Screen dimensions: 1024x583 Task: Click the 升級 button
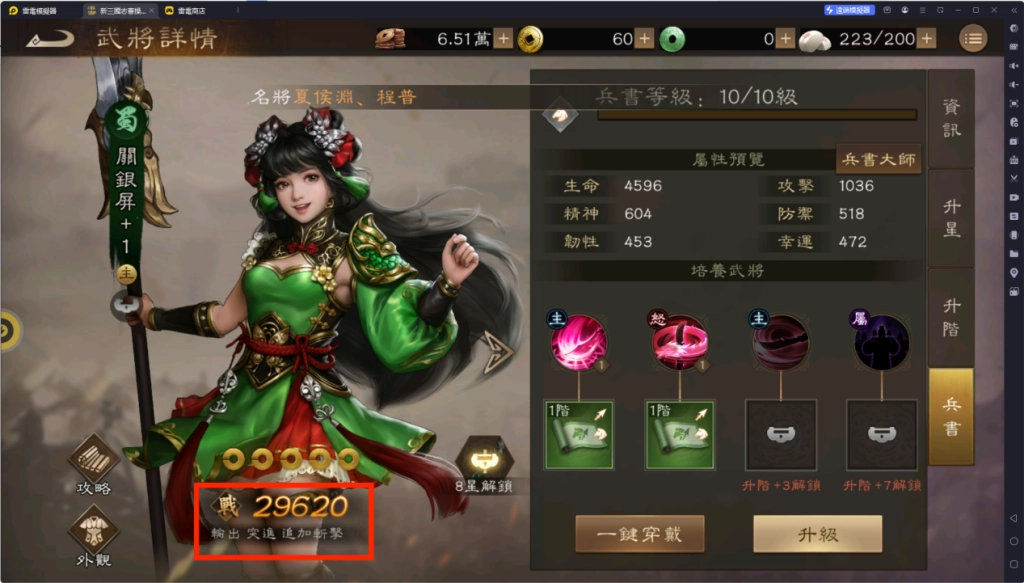(817, 534)
